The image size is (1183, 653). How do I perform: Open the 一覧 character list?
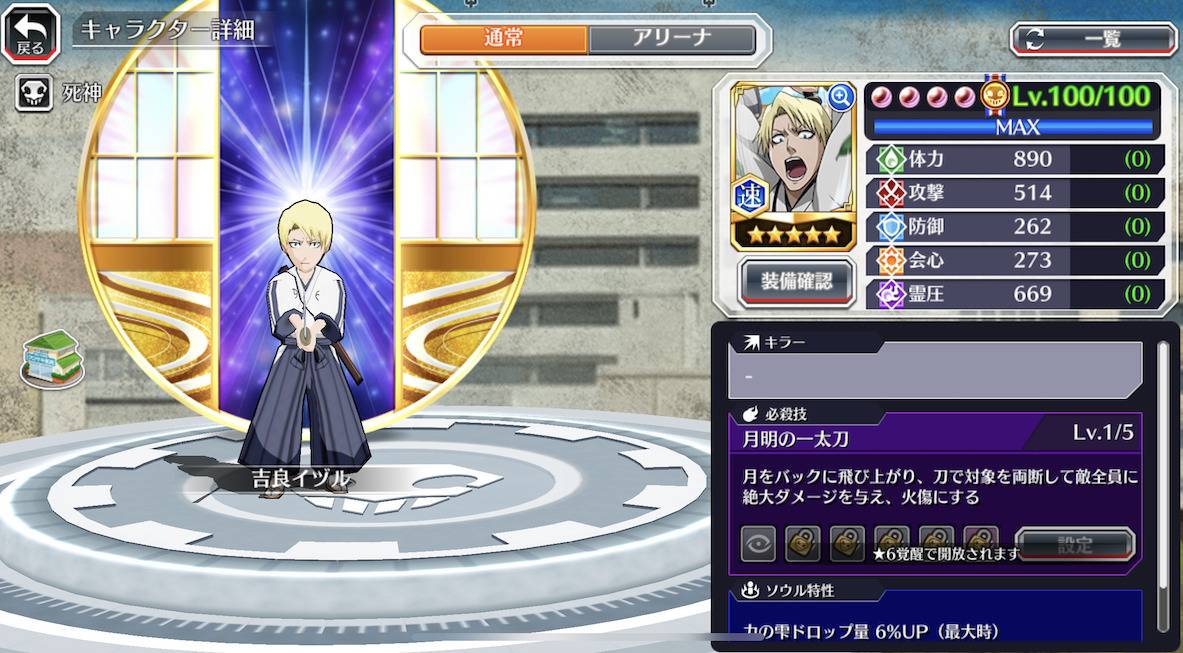pyautogui.click(x=1093, y=39)
